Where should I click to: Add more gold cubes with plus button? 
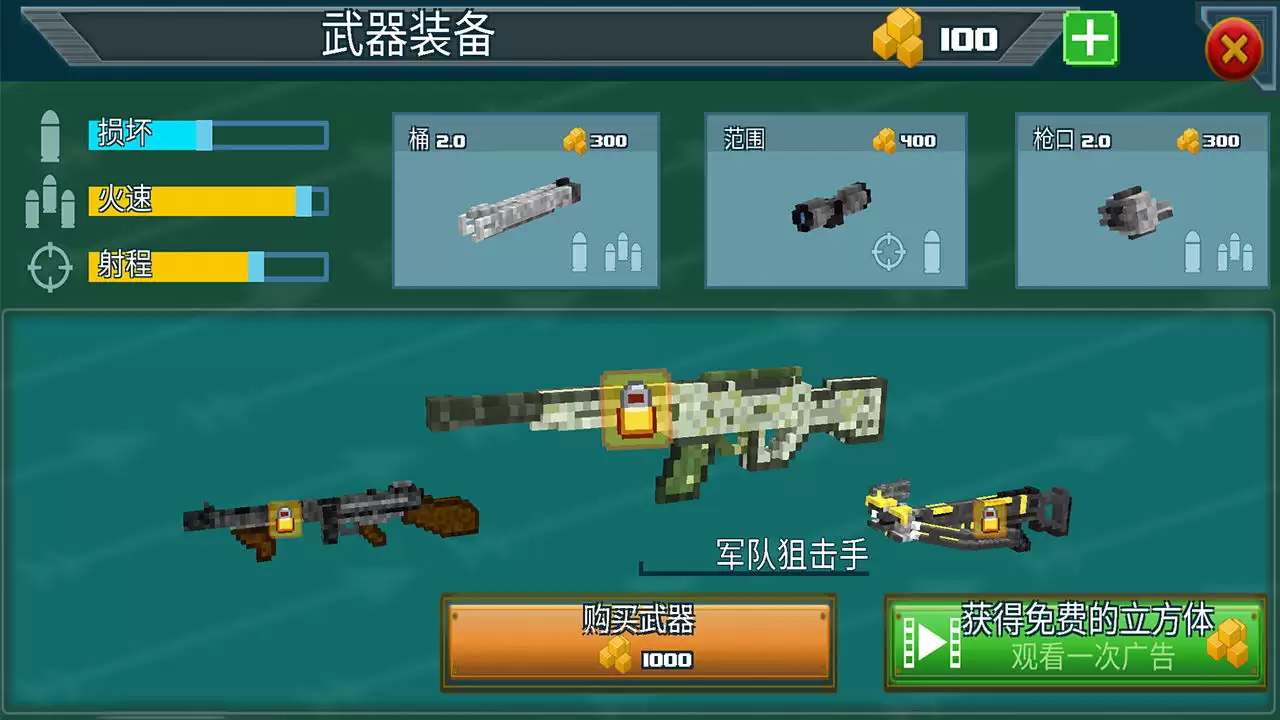coord(1089,40)
